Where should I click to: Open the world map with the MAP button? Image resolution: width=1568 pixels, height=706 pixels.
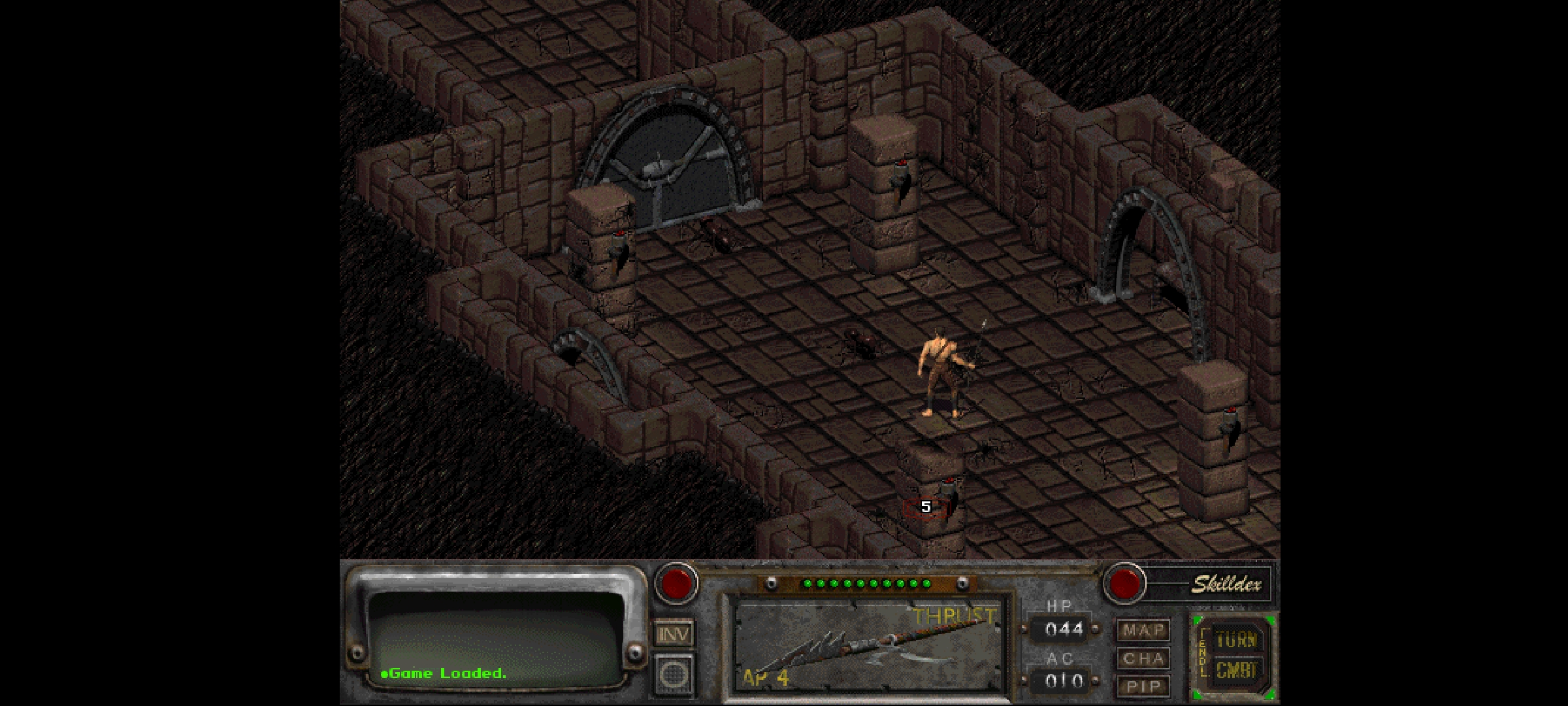click(1144, 628)
